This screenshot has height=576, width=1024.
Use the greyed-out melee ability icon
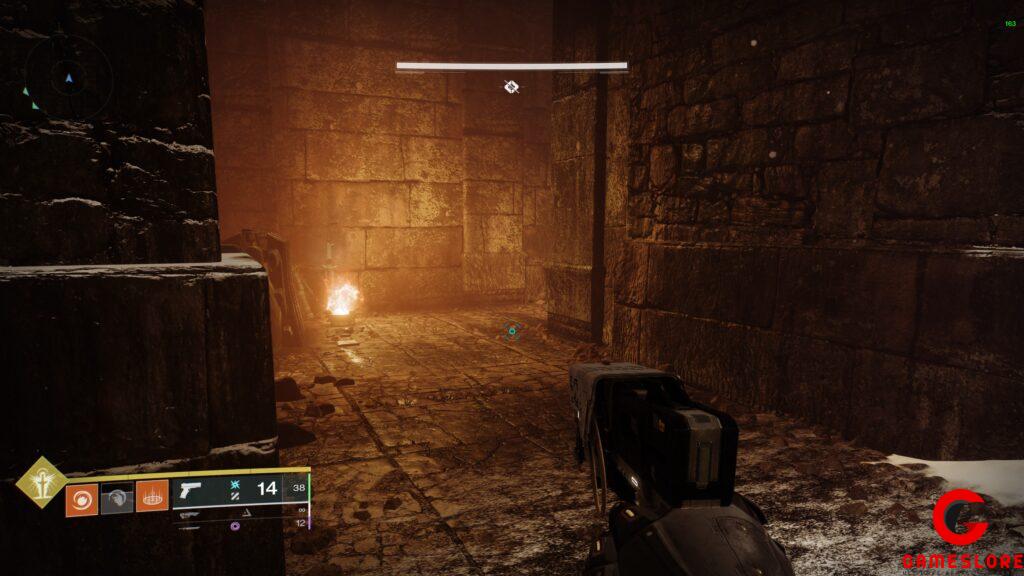117,498
